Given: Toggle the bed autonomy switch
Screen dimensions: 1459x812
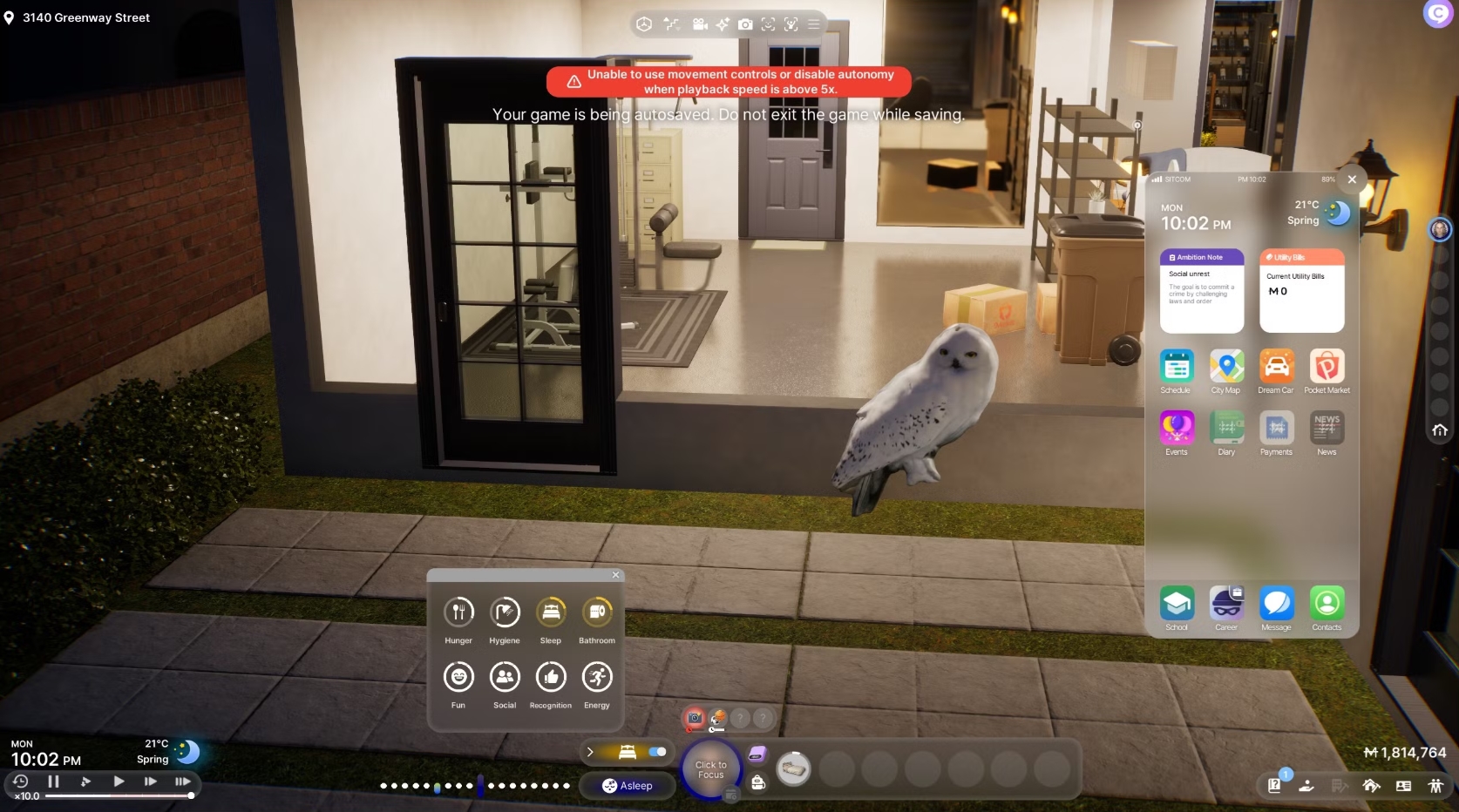Looking at the screenshot, I should 657,752.
